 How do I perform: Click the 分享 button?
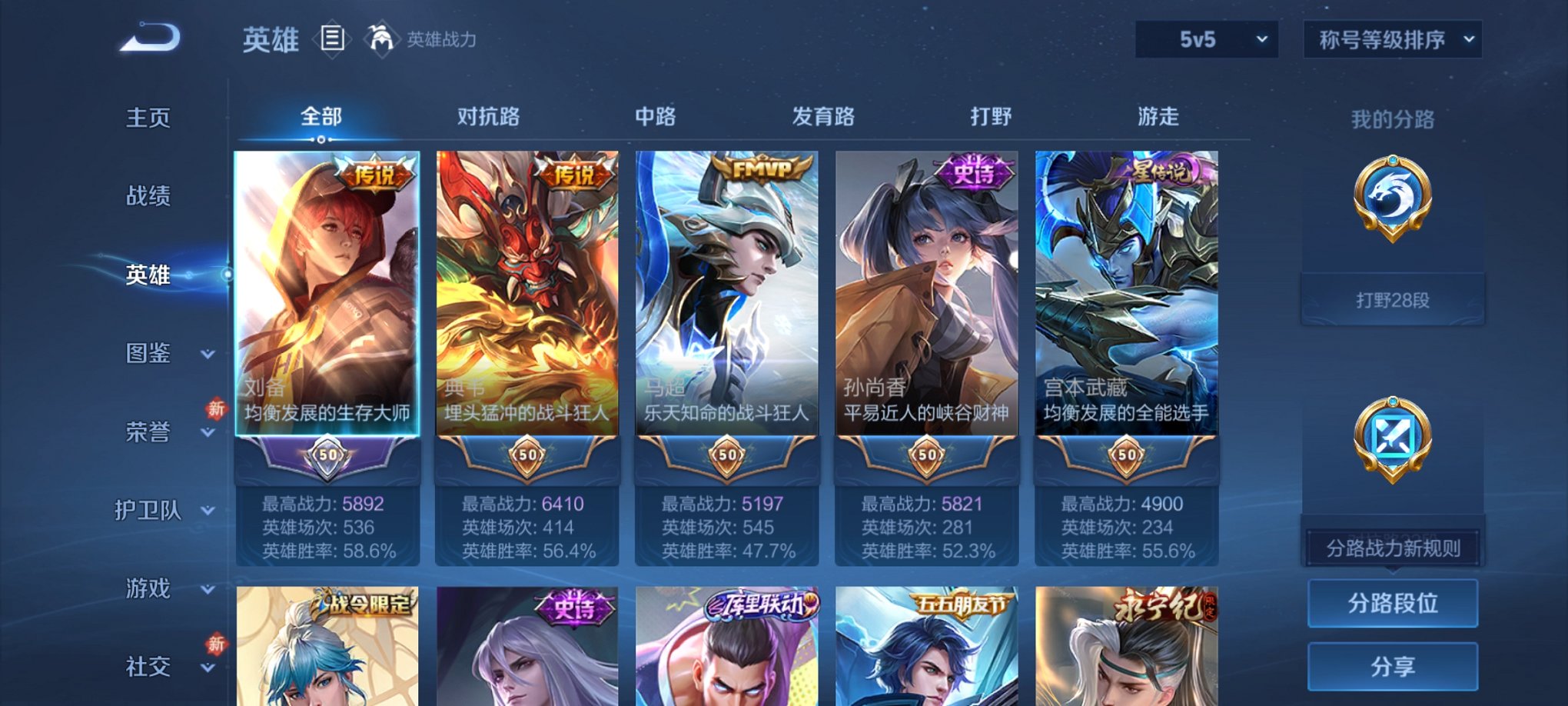pyautogui.click(x=1393, y=666)
